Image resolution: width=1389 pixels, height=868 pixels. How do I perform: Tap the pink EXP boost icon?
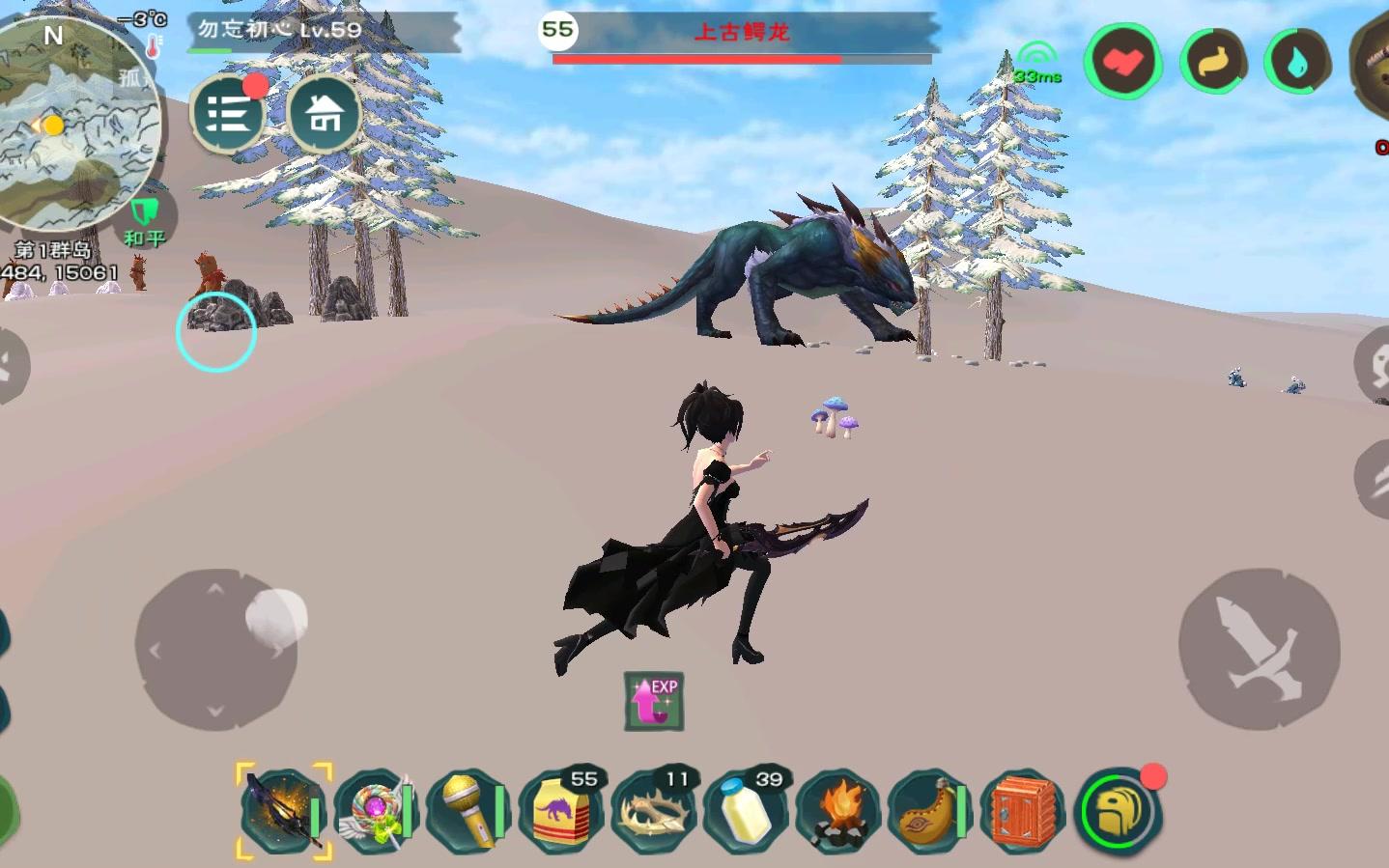click(x=654, y=701)
